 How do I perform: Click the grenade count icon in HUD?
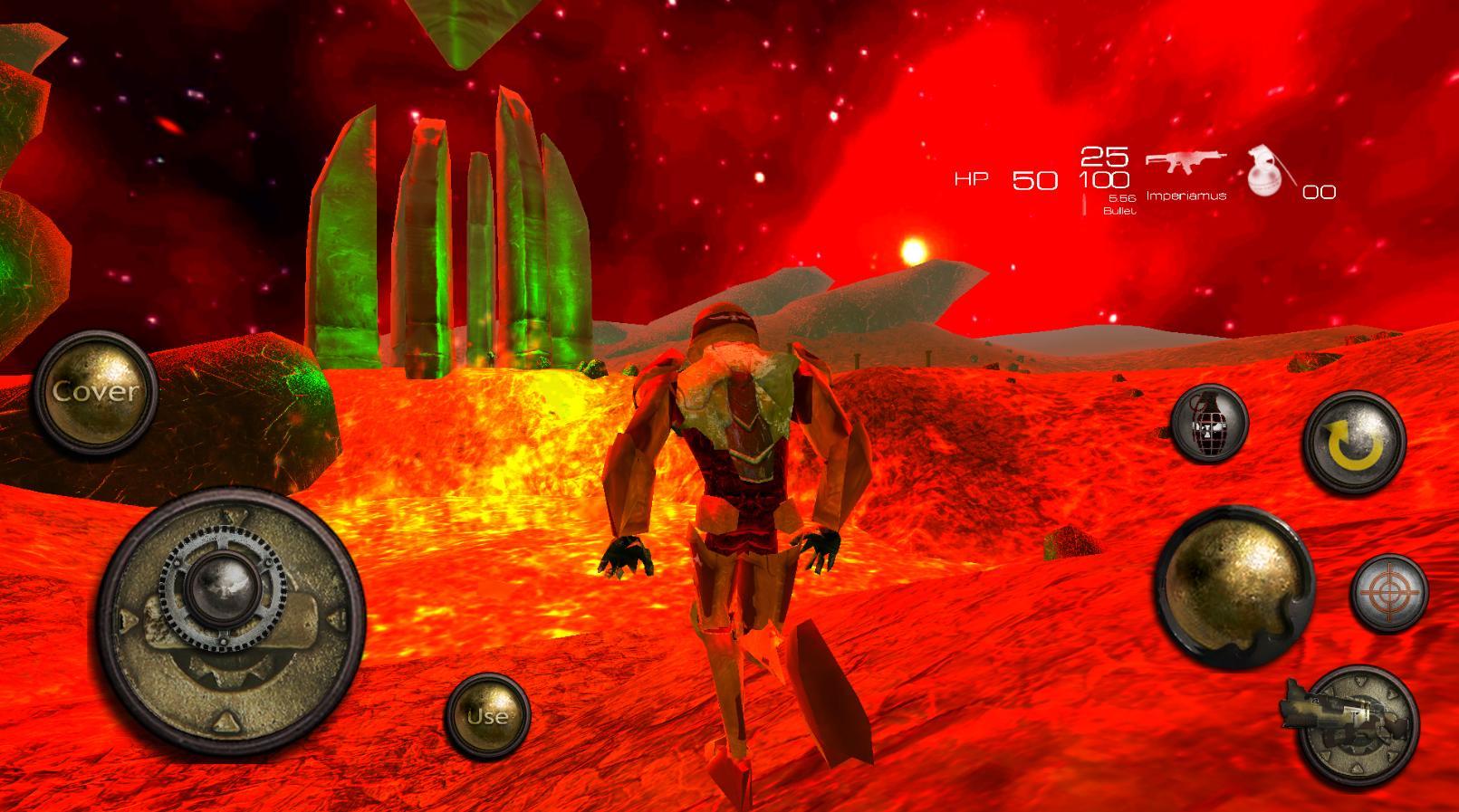(x=1264, y=170)
